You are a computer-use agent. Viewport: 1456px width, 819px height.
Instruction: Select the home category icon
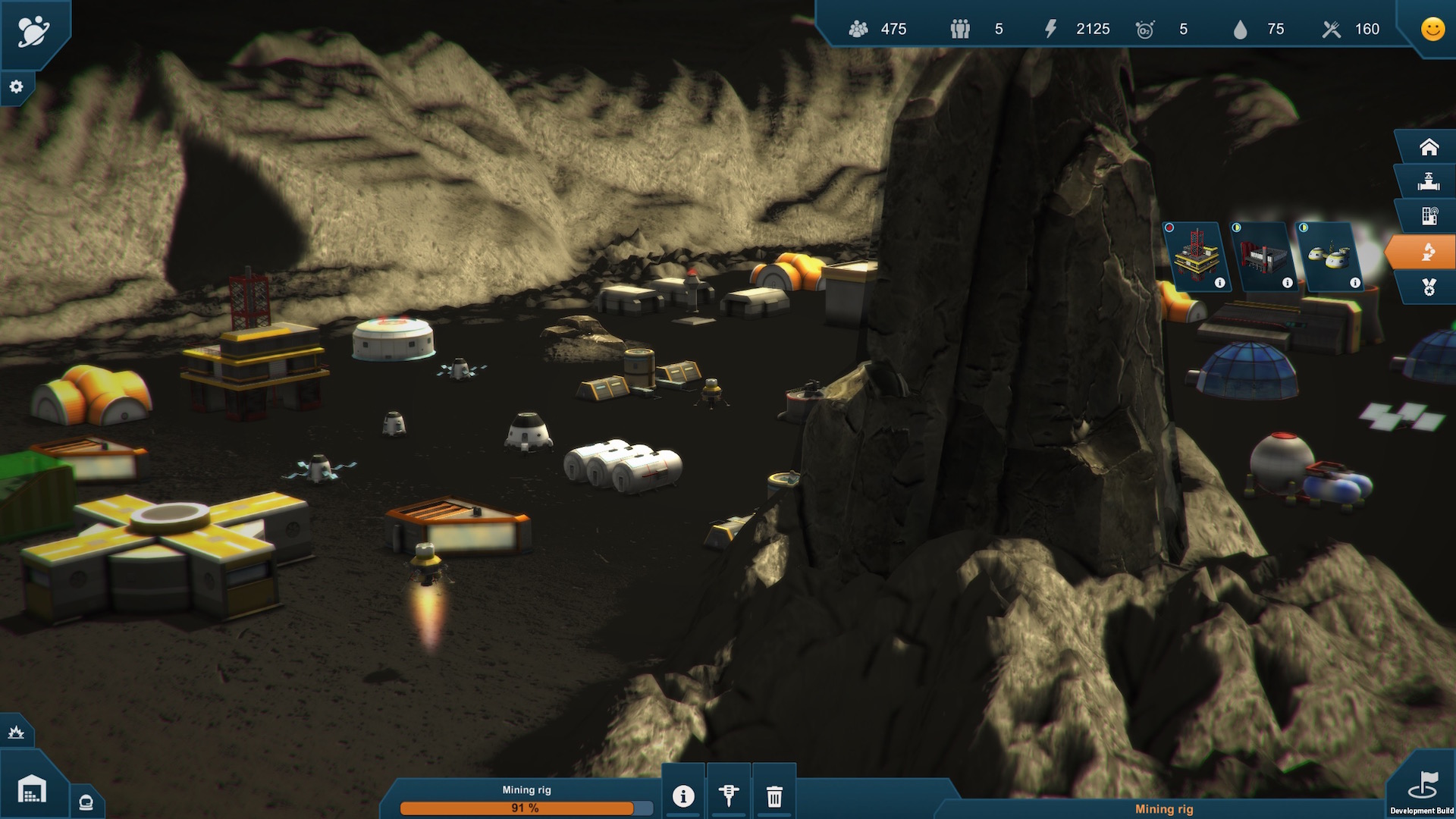(x=1429, y=146)
